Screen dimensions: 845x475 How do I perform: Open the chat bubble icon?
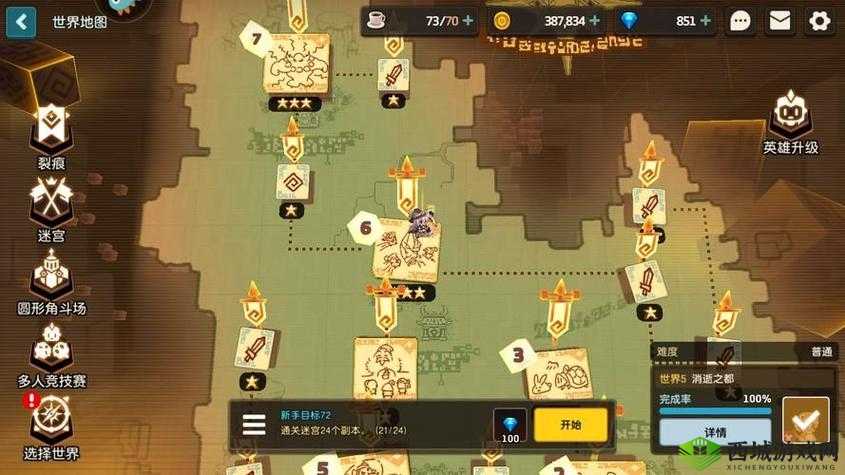point(740,21)
